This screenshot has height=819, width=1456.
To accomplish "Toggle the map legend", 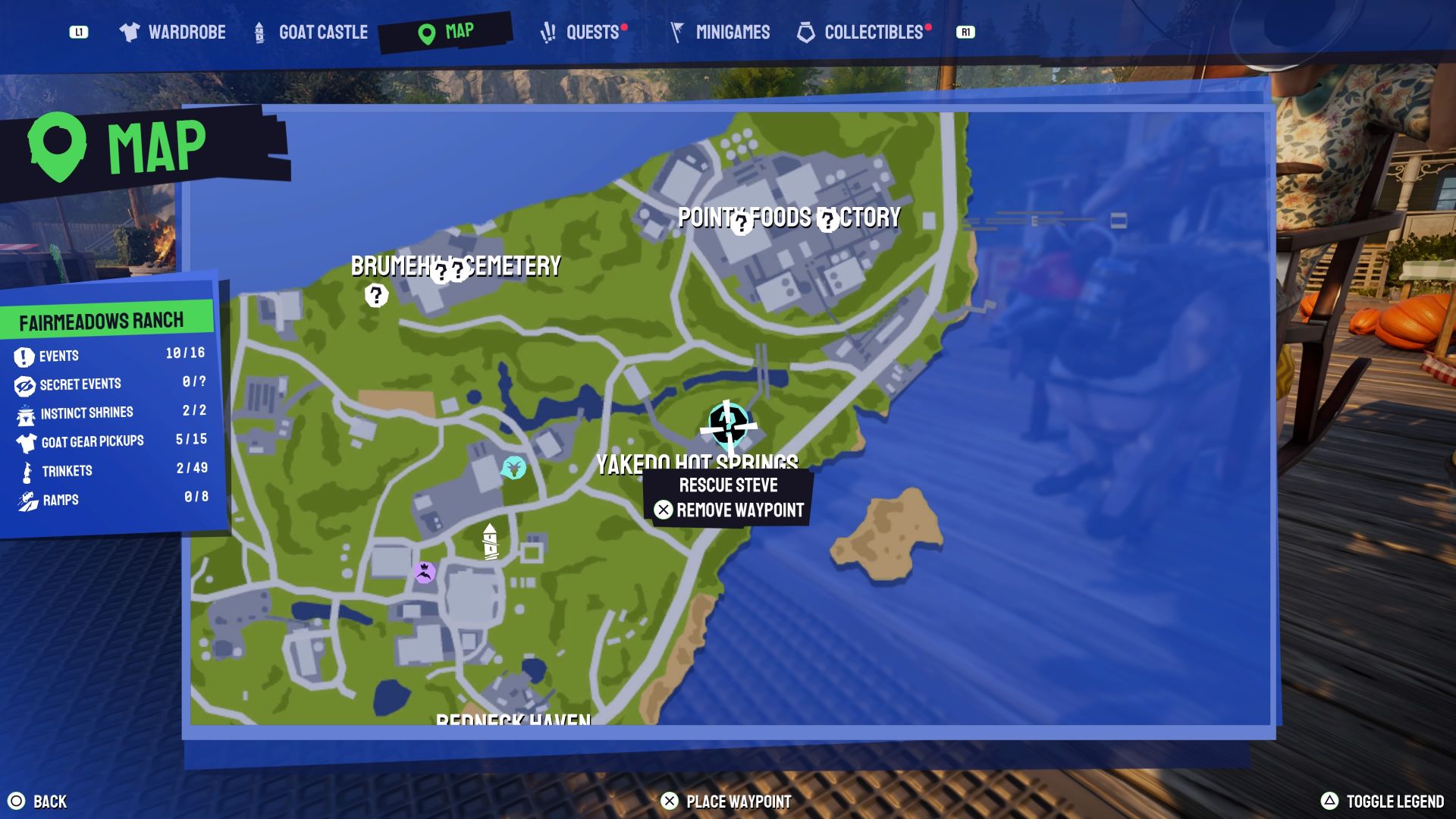I will click(1382, 802).
